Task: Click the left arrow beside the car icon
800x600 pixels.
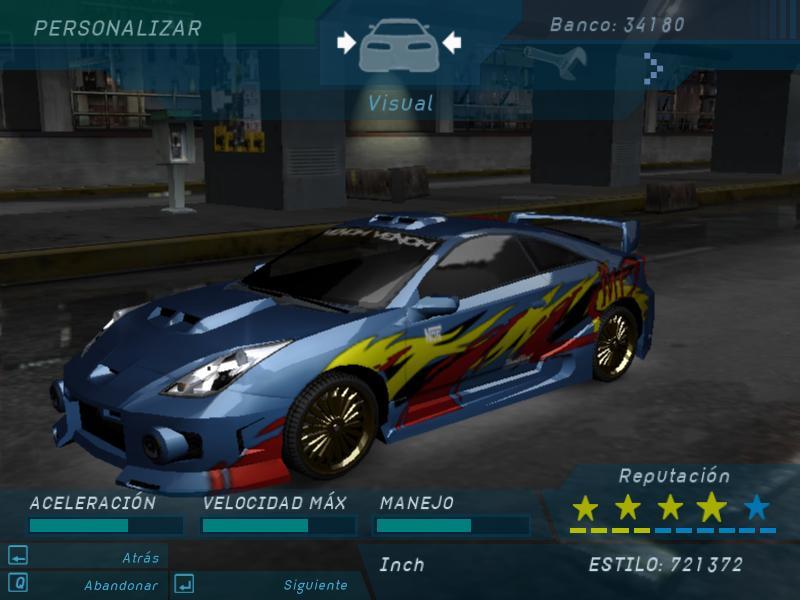Action: point(346,42)
